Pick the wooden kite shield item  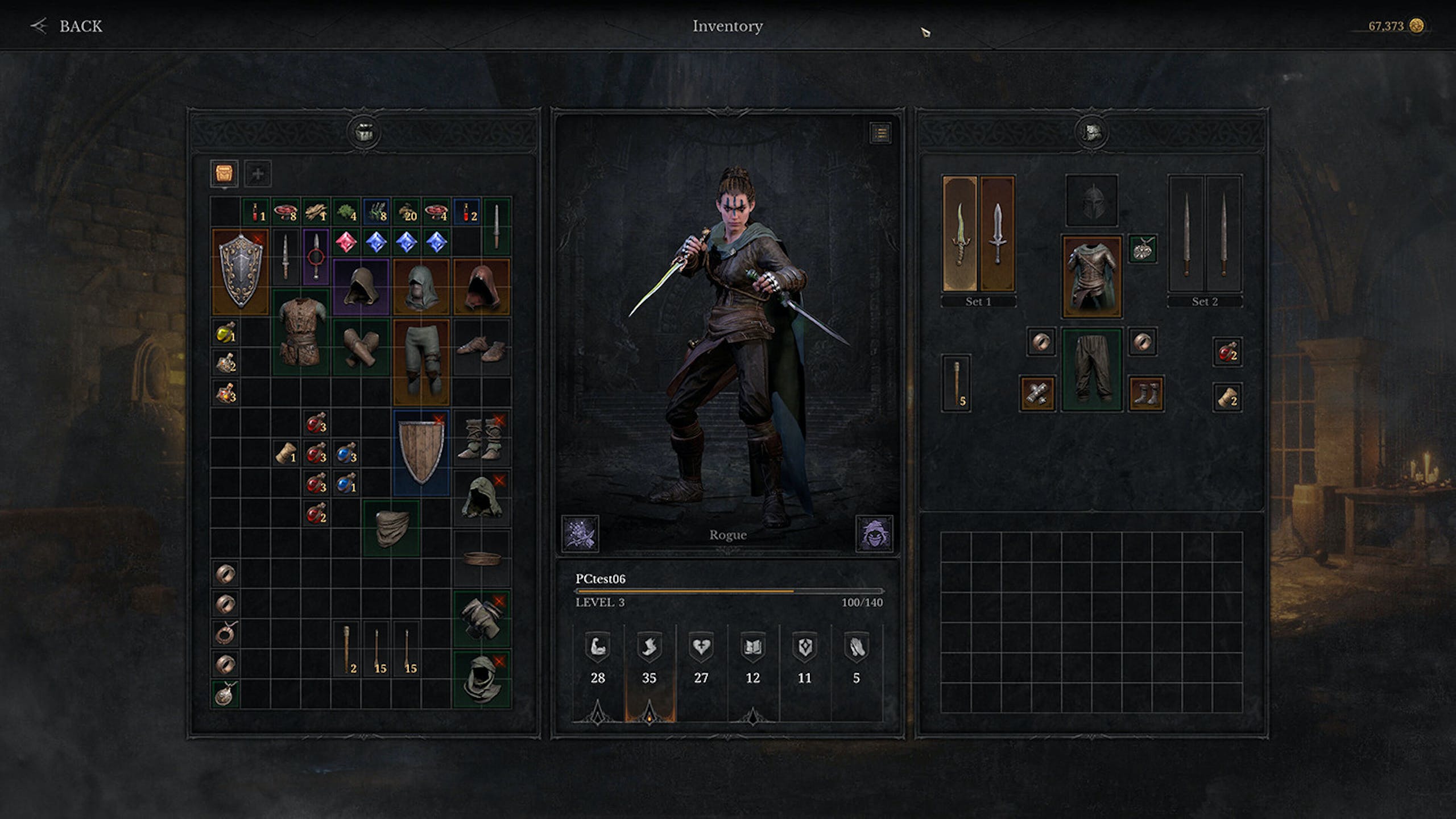[x=421, y=452]
